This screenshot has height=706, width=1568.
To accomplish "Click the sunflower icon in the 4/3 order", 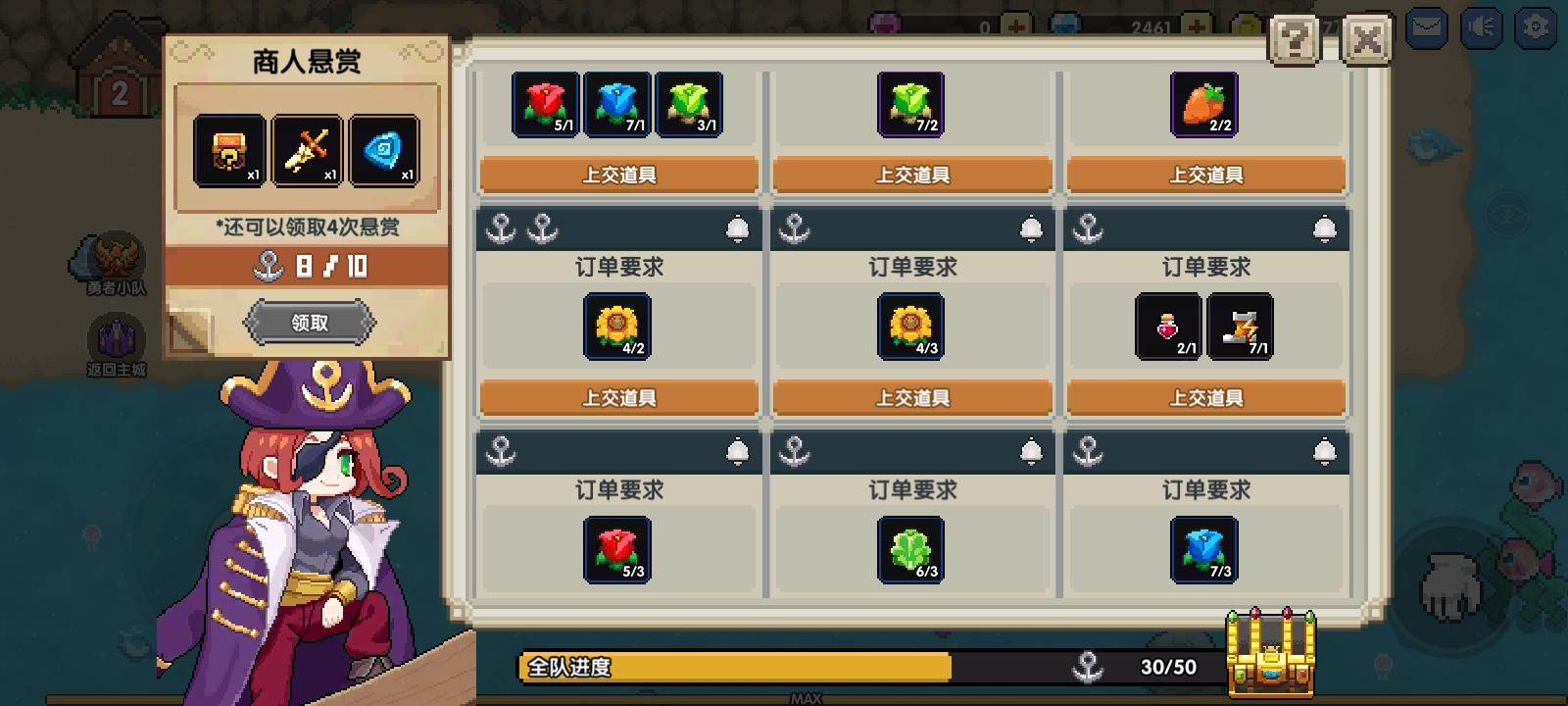I will [x=911, y=327].
